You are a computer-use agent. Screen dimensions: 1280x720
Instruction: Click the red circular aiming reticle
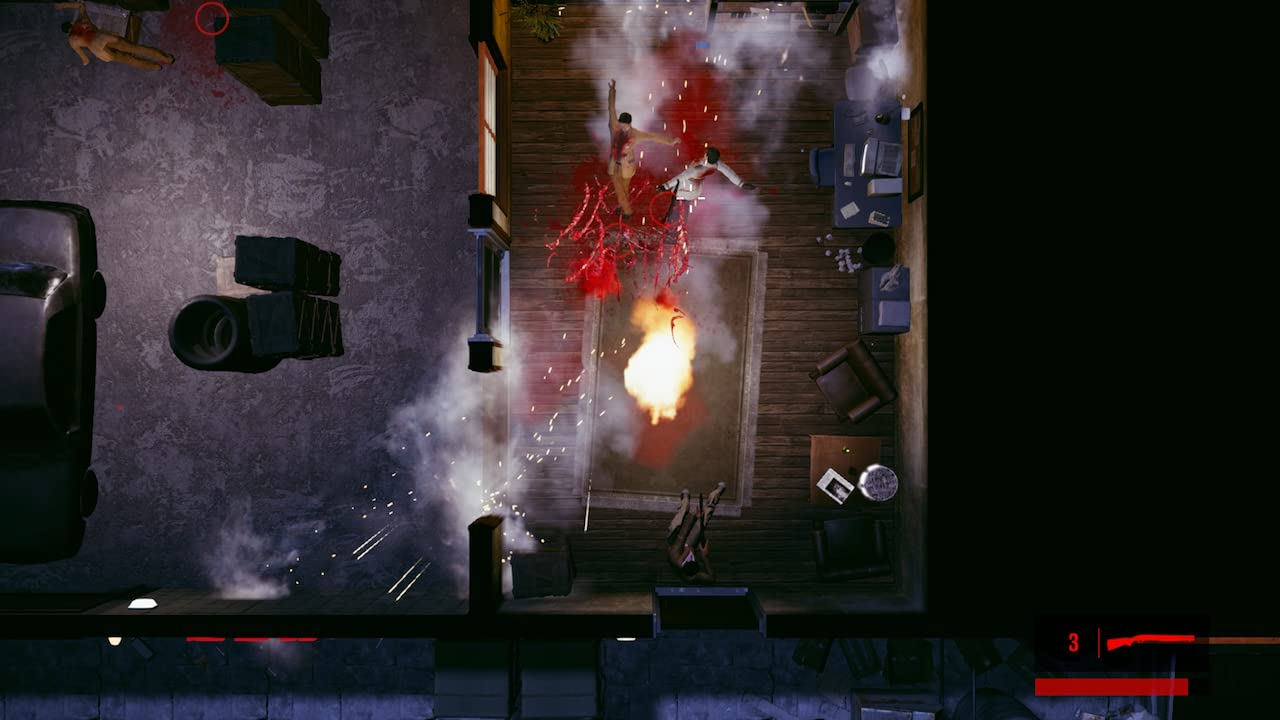[x=210, y=20]
